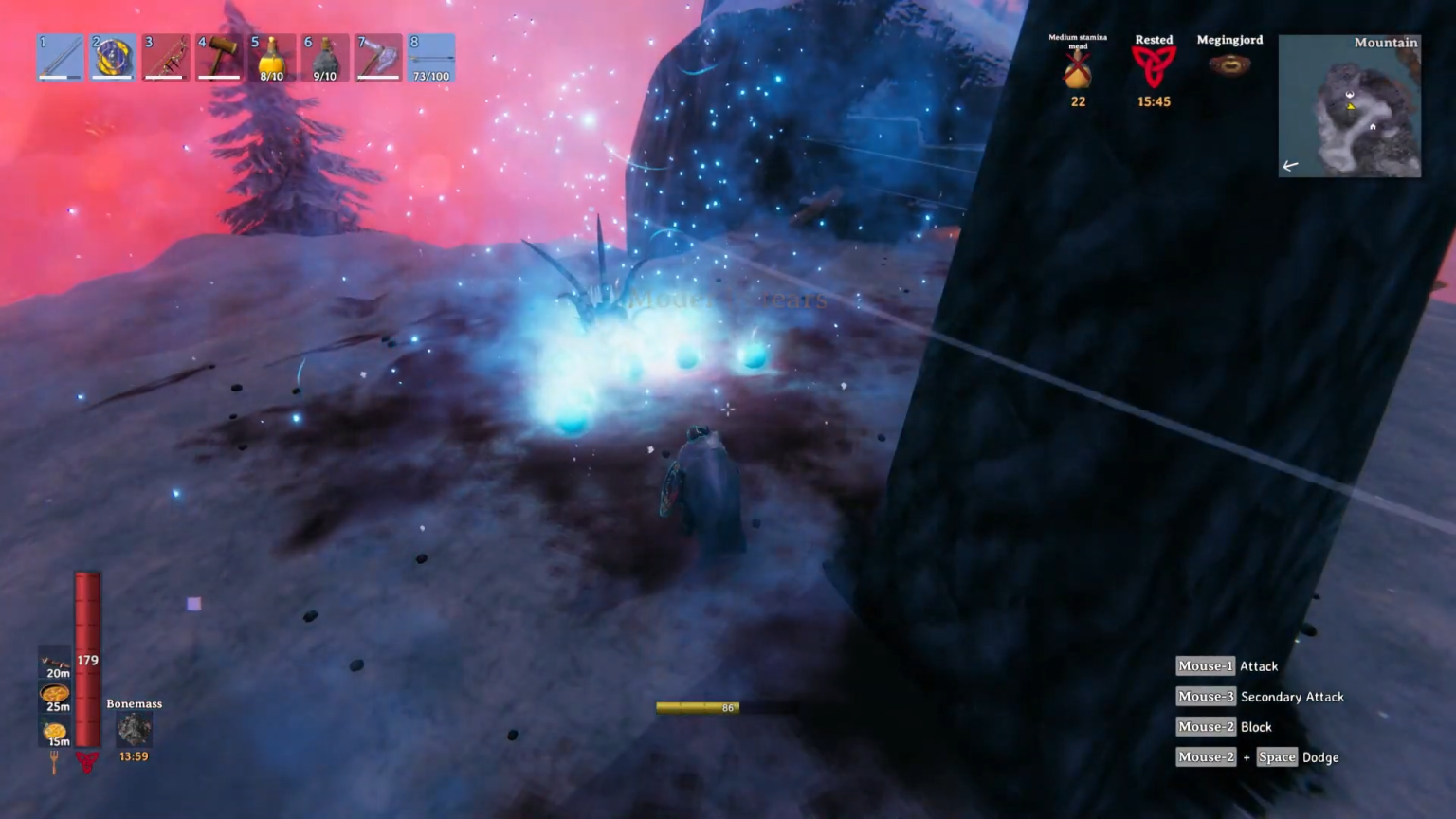
Task: Select the arrows in hotbar slot 8
Action: point(431,57)
